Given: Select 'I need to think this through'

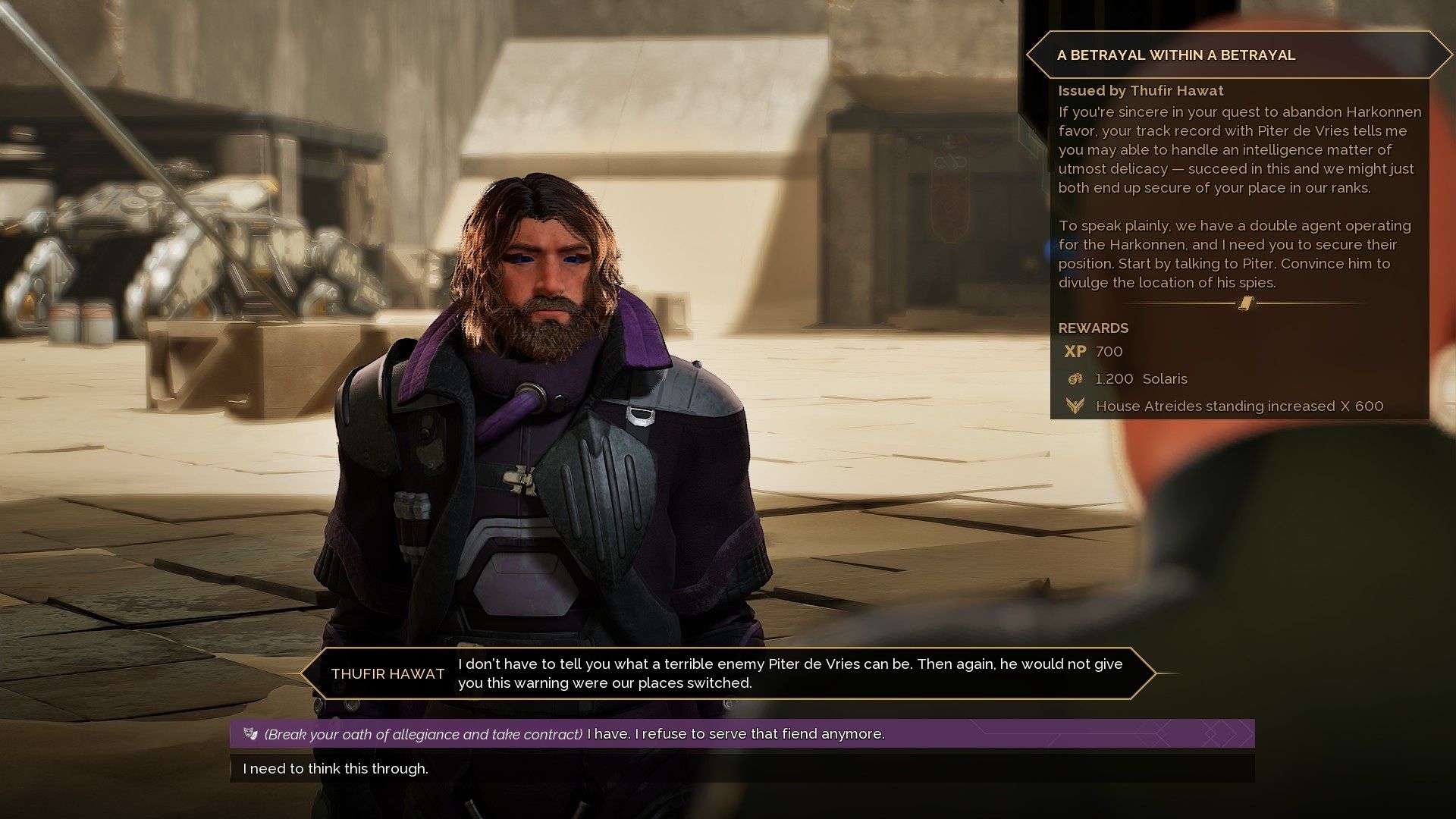Looking at the screenshot, I should (x=336, y=768).
